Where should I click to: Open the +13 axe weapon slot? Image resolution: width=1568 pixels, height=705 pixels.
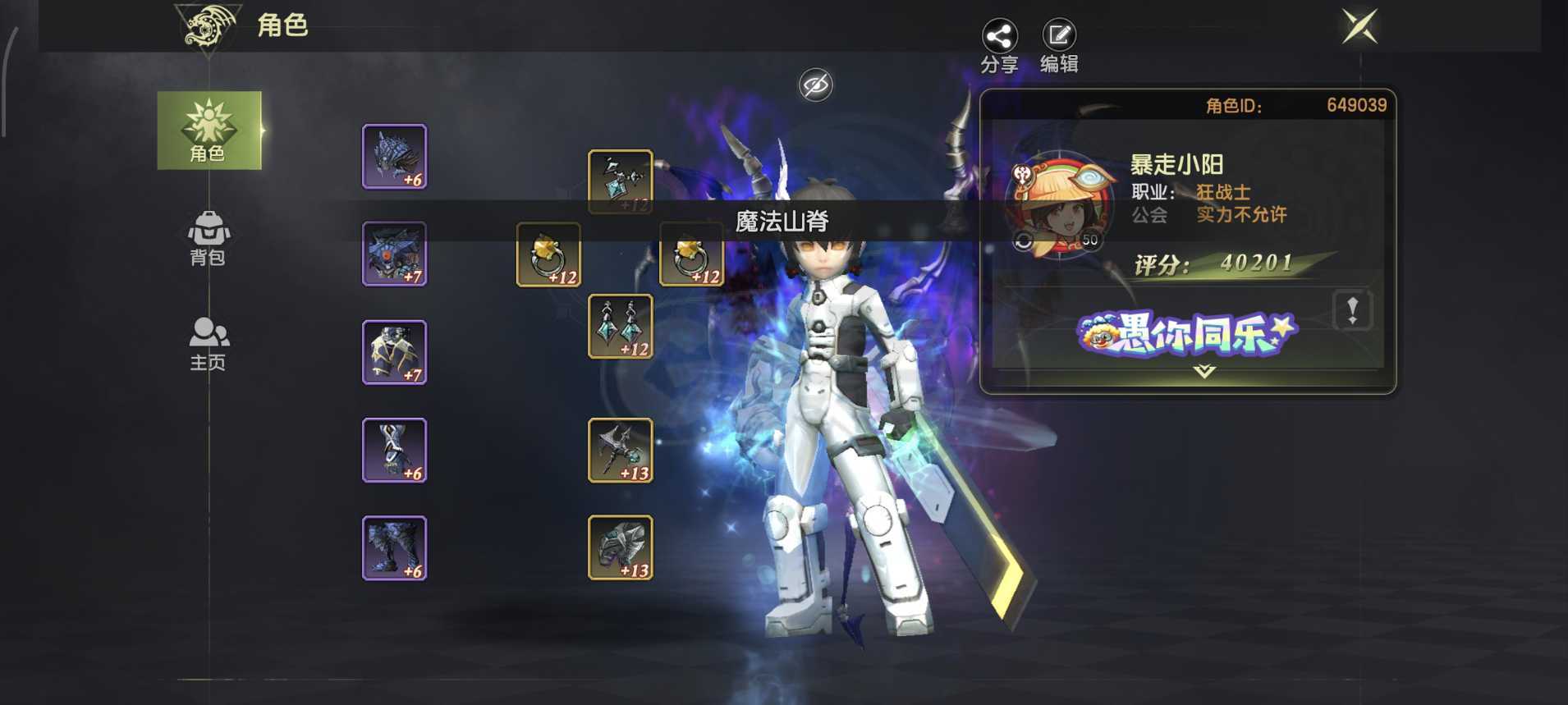coord(620,450)
